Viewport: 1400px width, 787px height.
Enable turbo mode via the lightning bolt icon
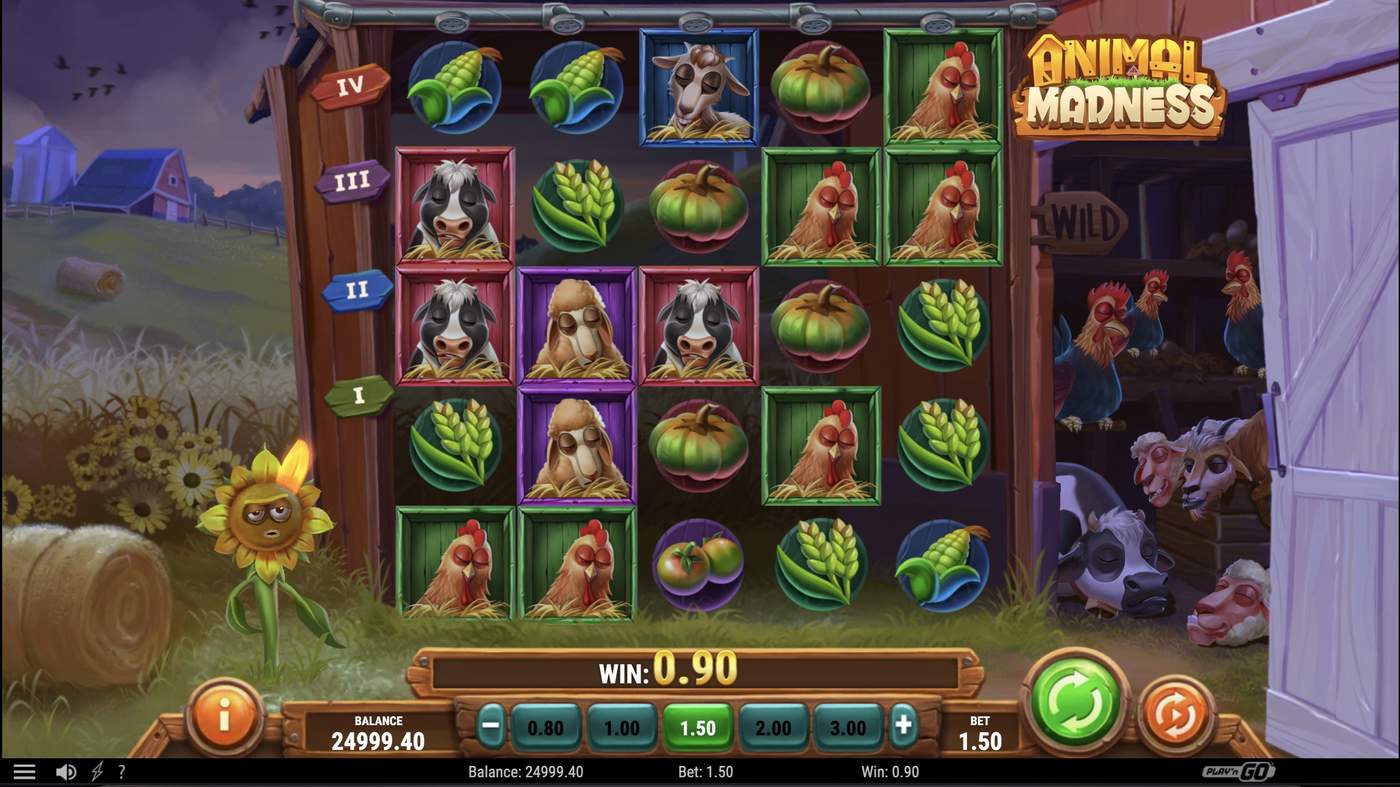95,770
